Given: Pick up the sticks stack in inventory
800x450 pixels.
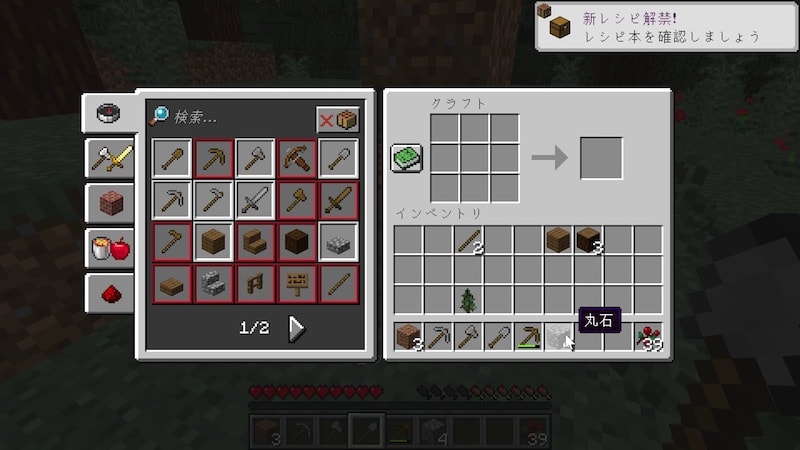Looking at the screenshot, I should pyautogui.click(x=468, y=240).
